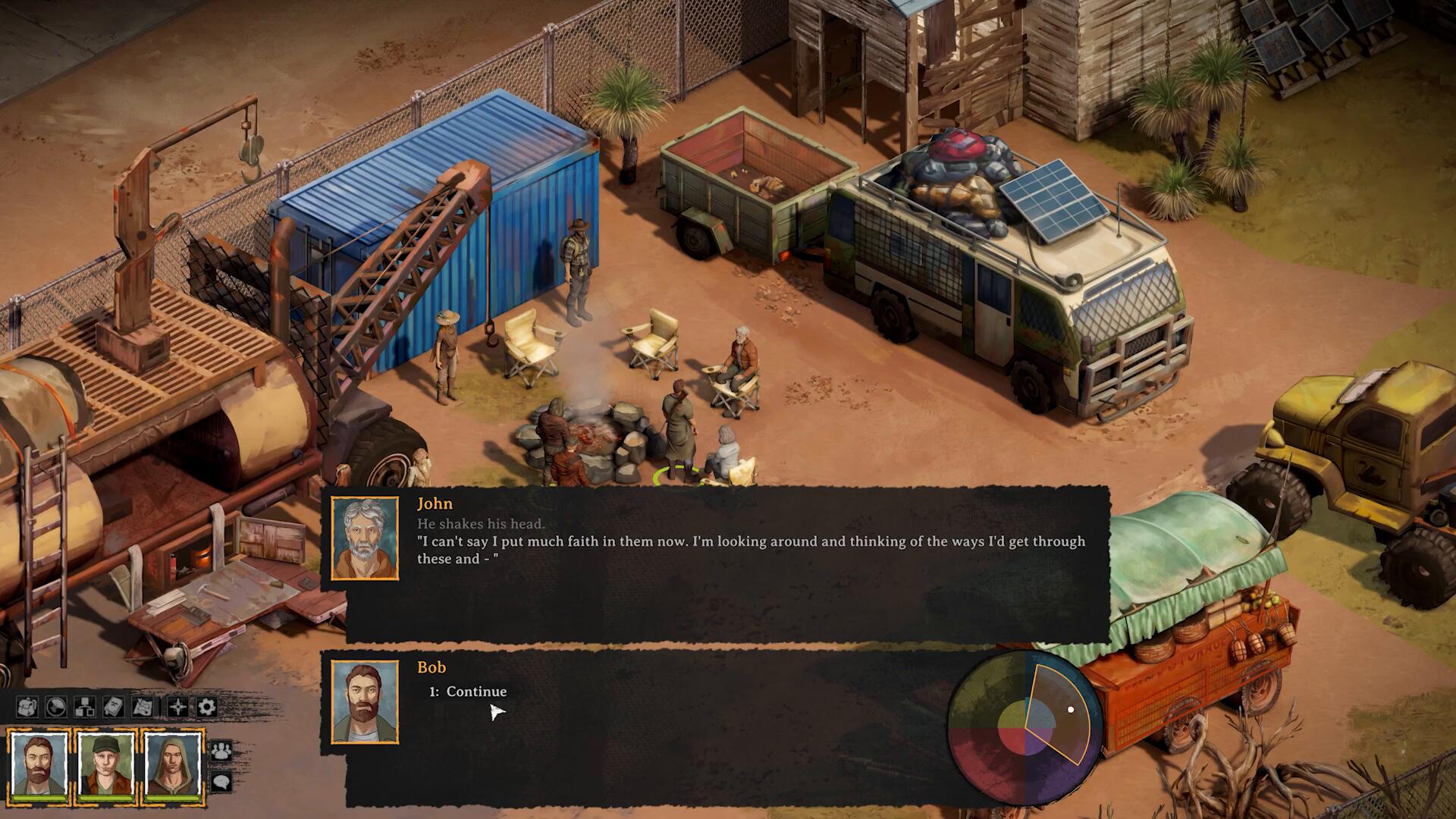The image size is (1456, 819).
Task: Click the speech bubble icon
Action: pos(221,781)
